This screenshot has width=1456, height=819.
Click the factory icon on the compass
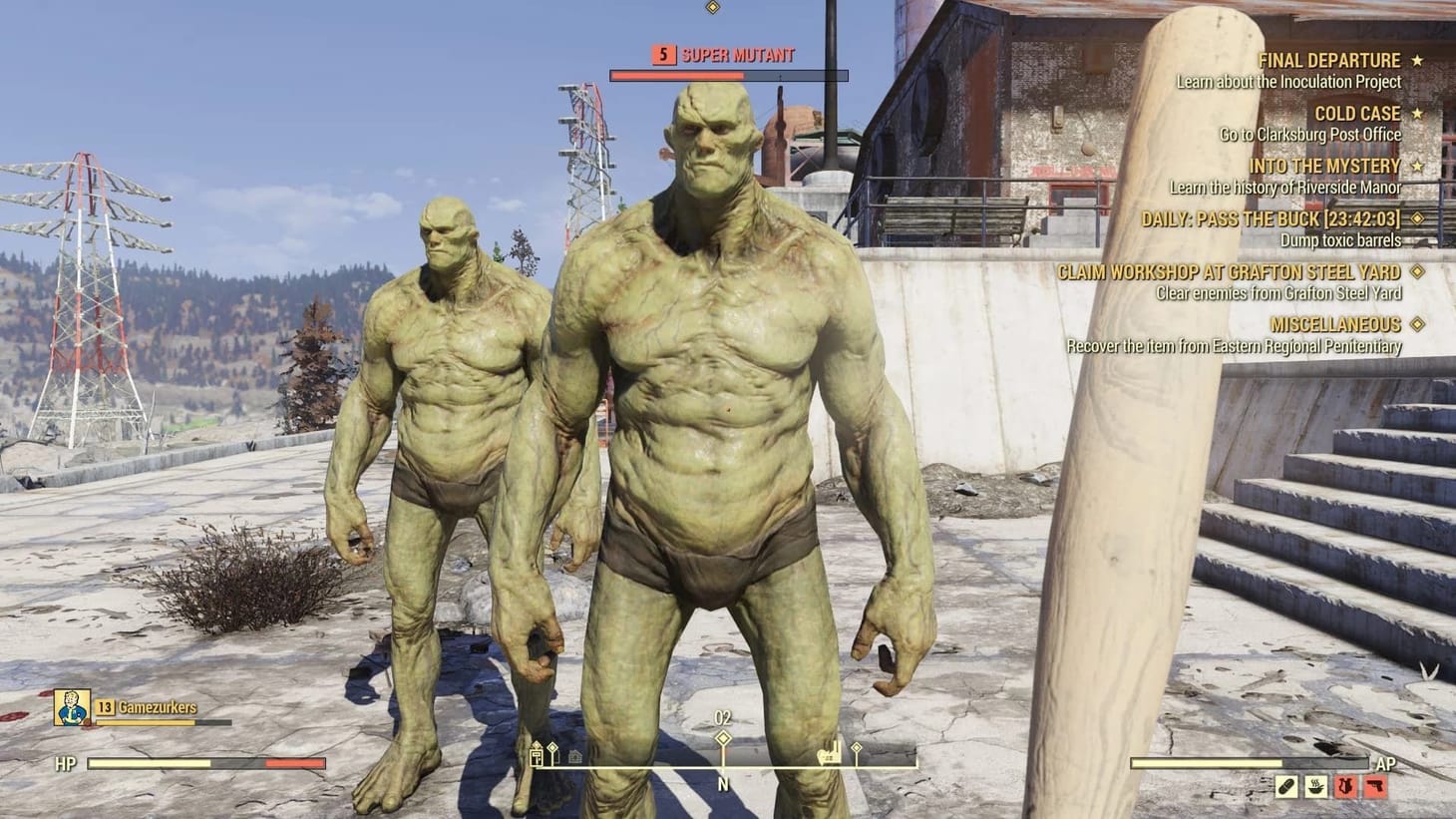pos(830,756)
